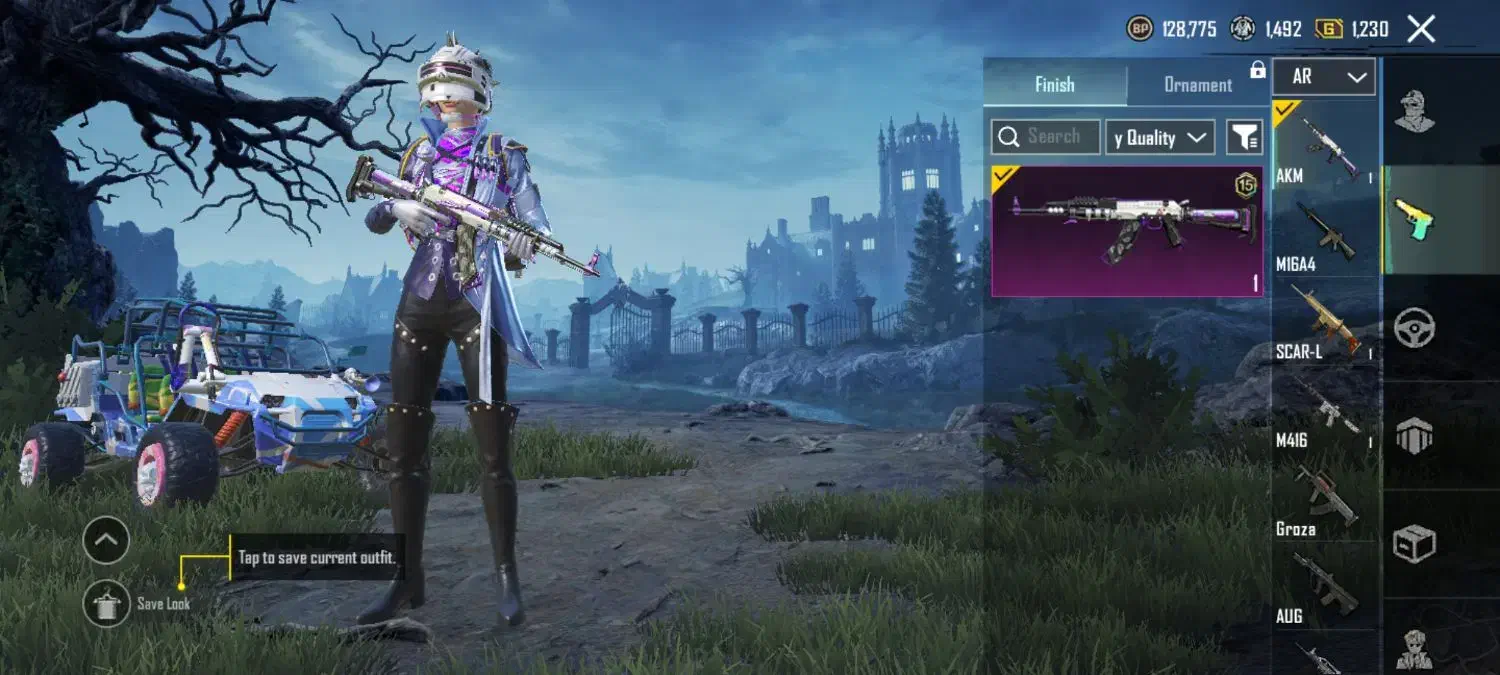Screen dimensions: 1500x675
Task: Select the purple AKM finish card
Action: pyautogui.click(x=1127, y=231)
